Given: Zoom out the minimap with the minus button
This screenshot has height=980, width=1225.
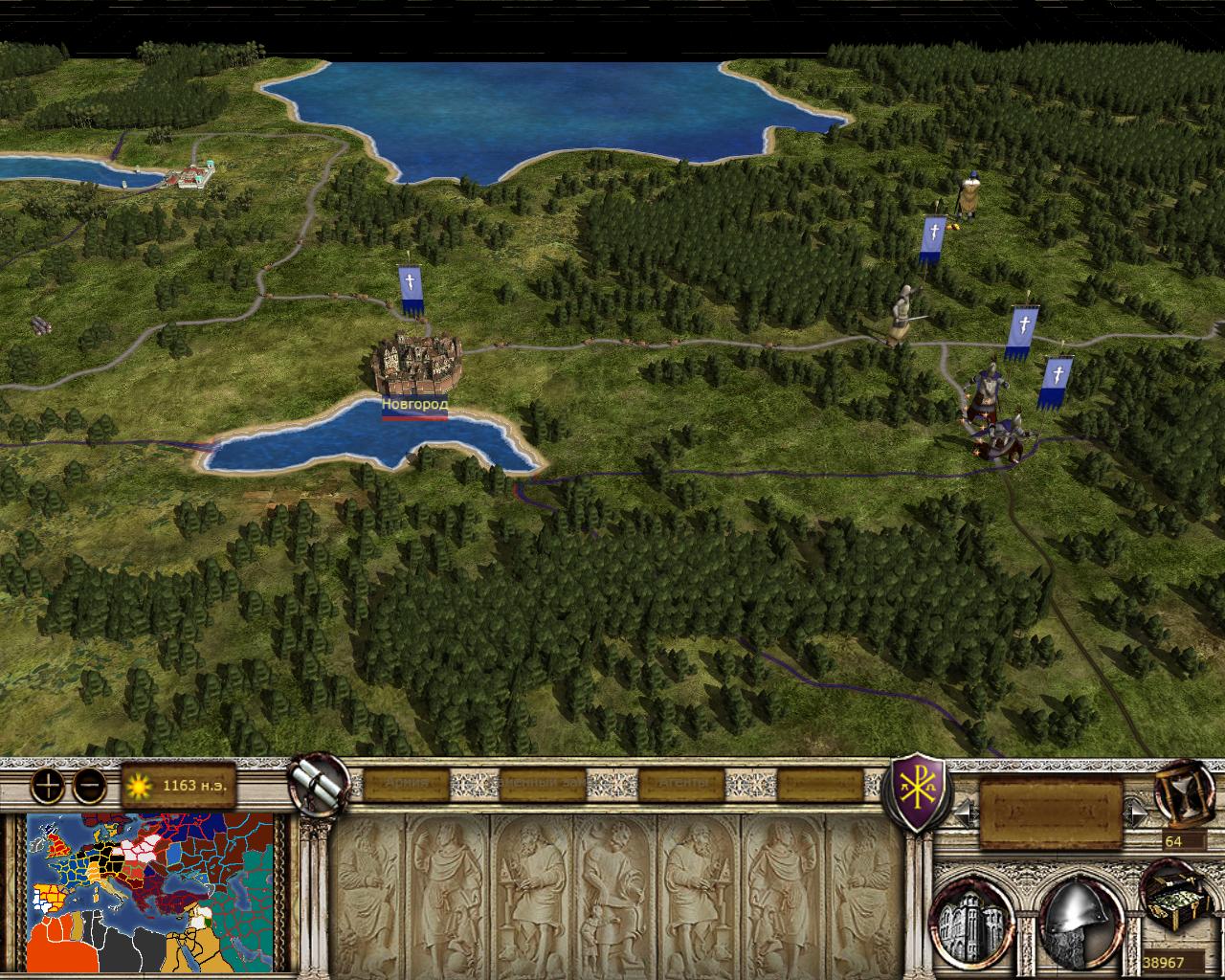Looking at the screenshot, I should (x=90, y=786).
